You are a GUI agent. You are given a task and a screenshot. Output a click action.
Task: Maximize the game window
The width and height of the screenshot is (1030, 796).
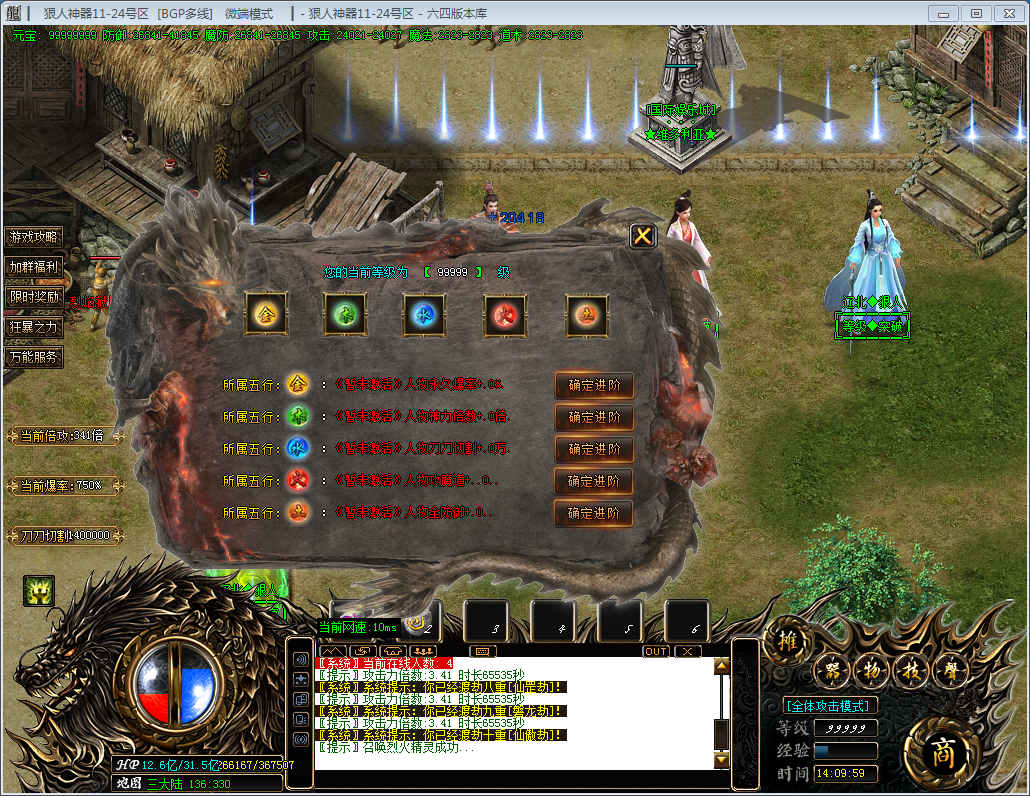976,13
